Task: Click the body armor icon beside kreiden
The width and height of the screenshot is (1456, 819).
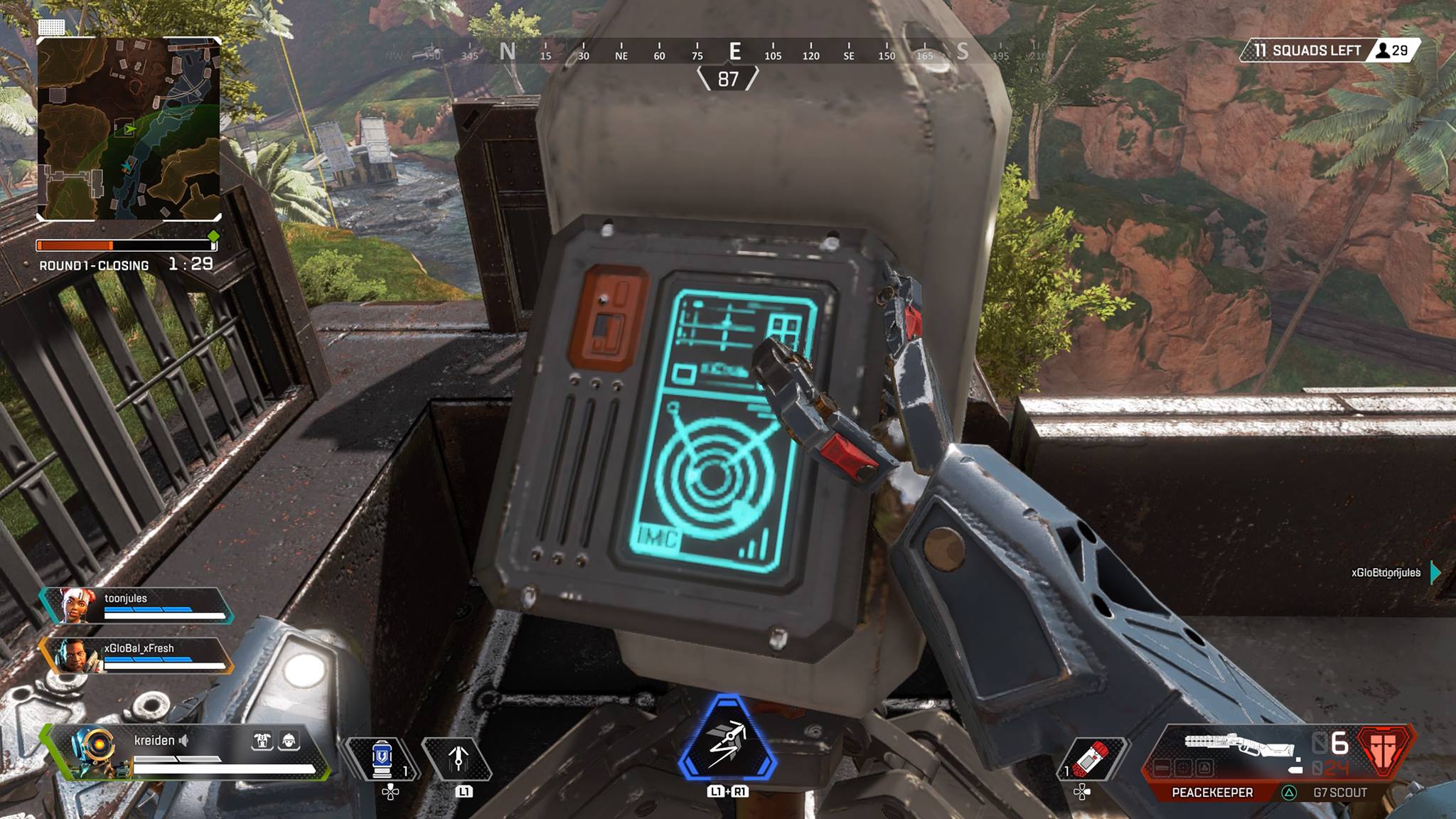Action: 262,741
